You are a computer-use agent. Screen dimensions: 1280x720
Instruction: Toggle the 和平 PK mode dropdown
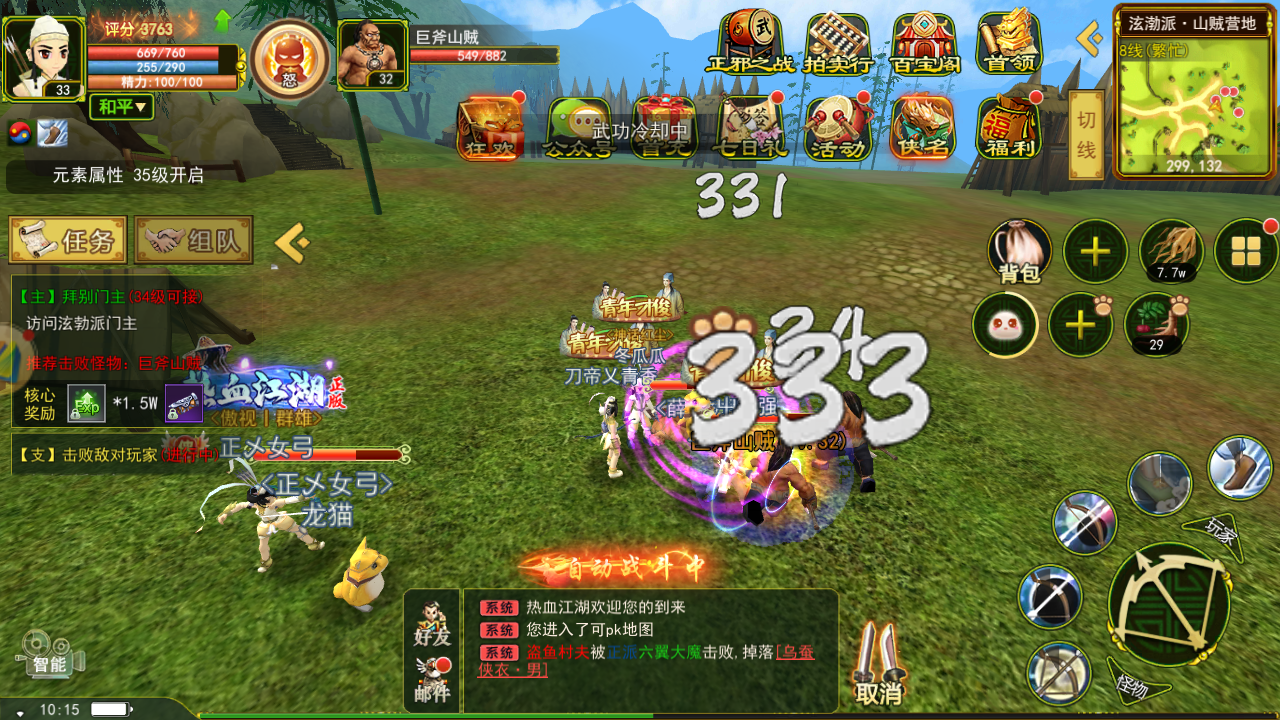[121, 106]
